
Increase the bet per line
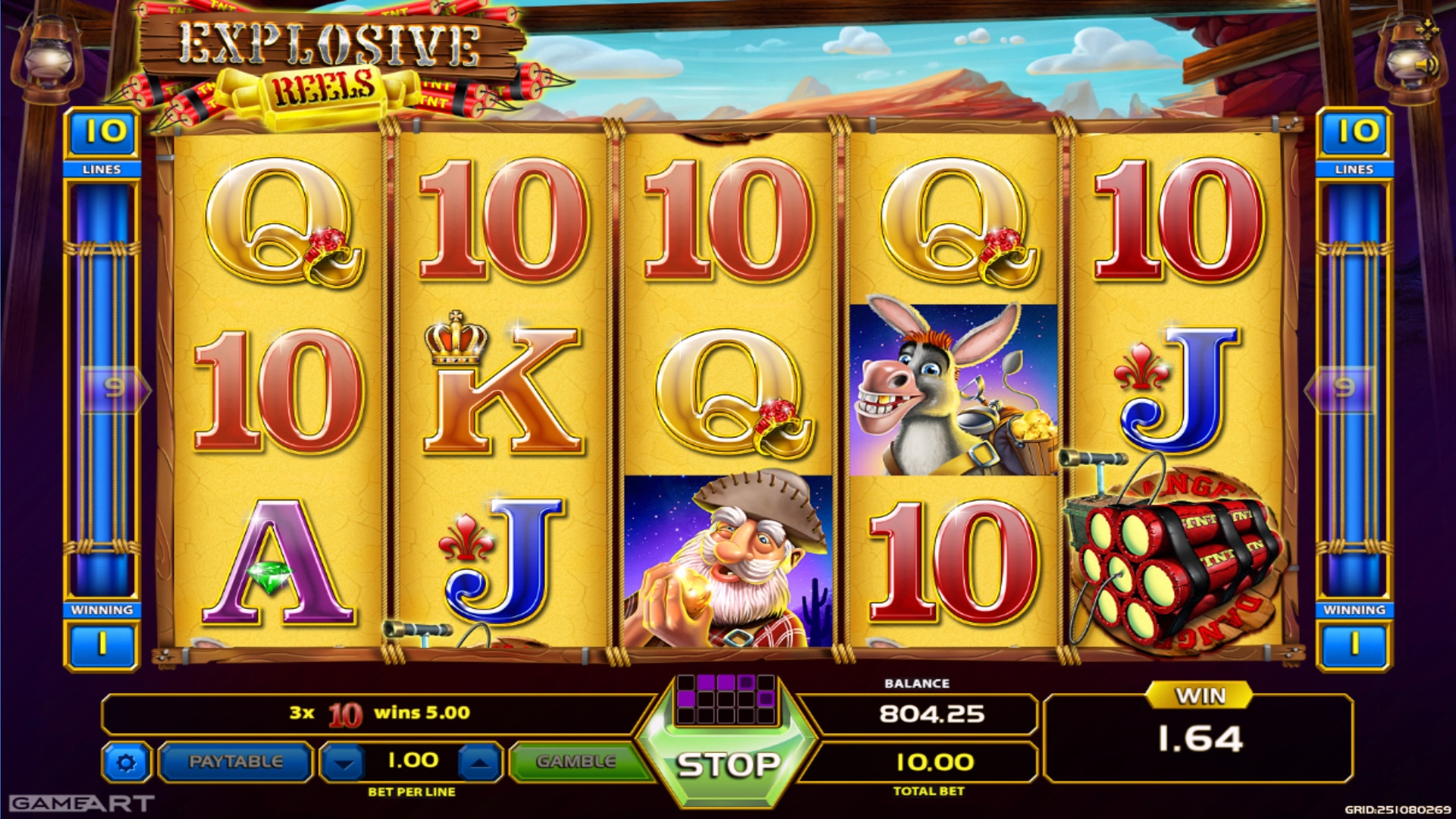click(x=479, y=763)
